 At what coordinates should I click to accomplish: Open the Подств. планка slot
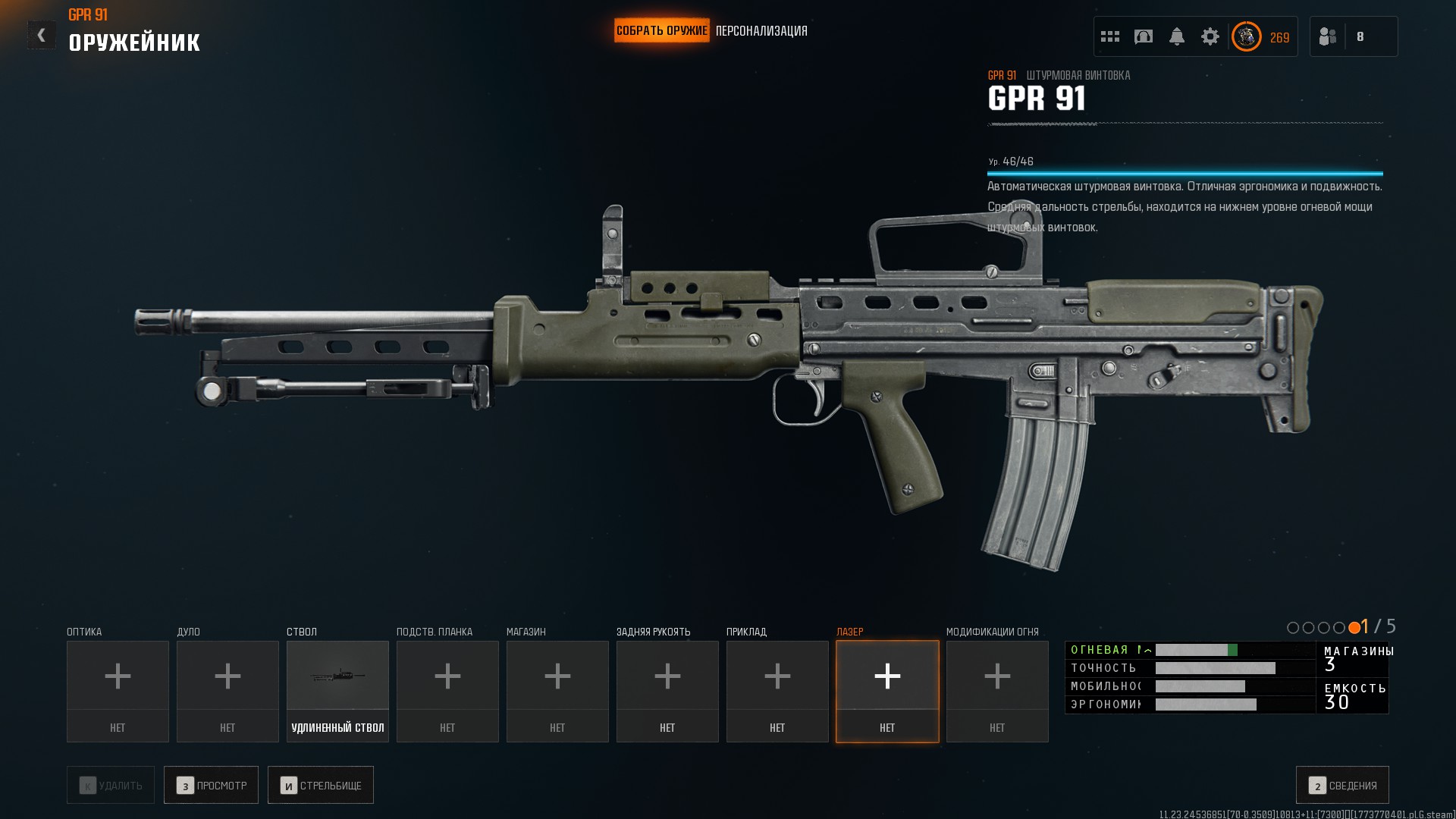click(x=447, y=690)
